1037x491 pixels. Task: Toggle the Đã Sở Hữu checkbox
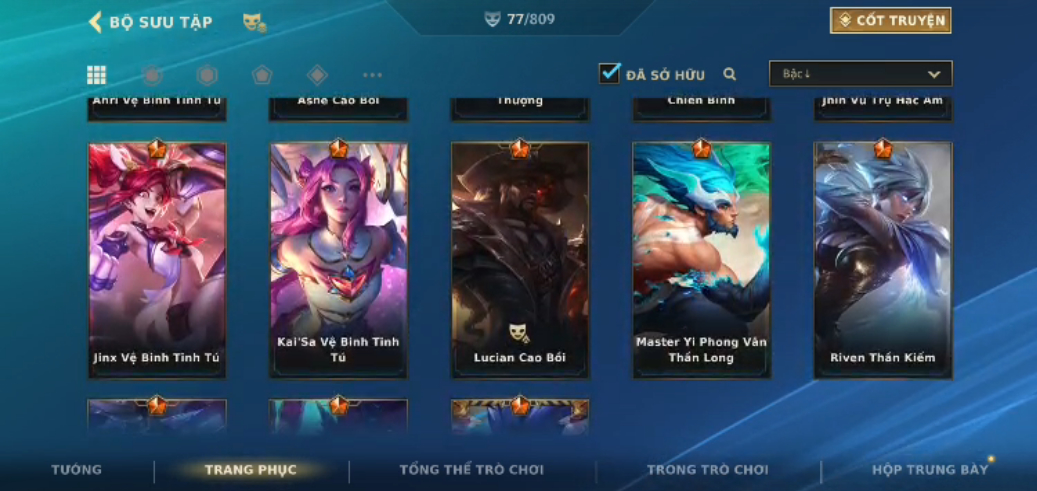[x=609, y=73]
